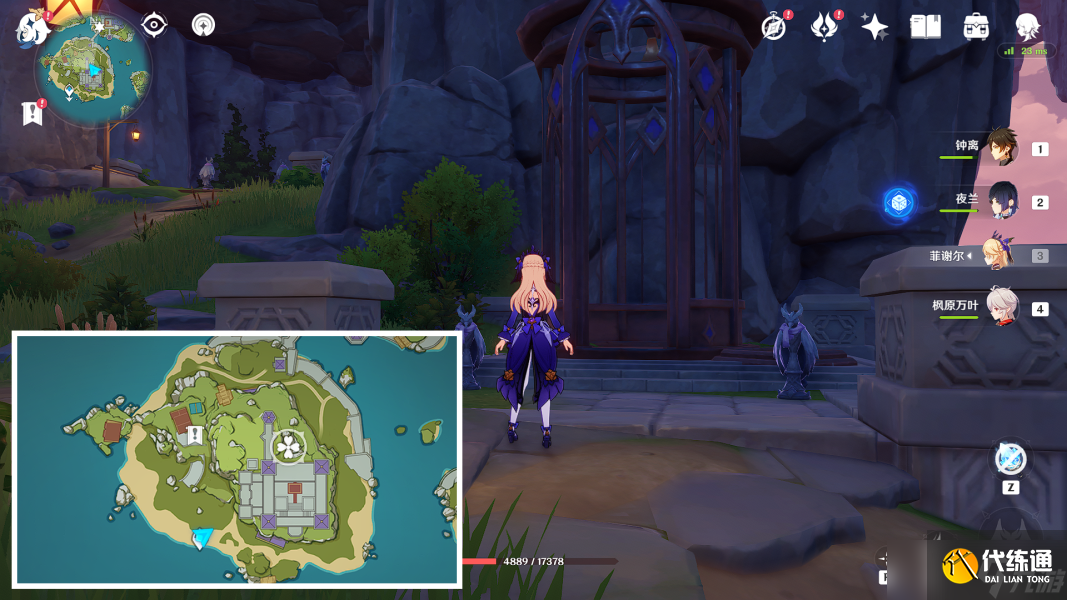Switch to party member 钟离

pyautogui.click(x=1000, y=148)
